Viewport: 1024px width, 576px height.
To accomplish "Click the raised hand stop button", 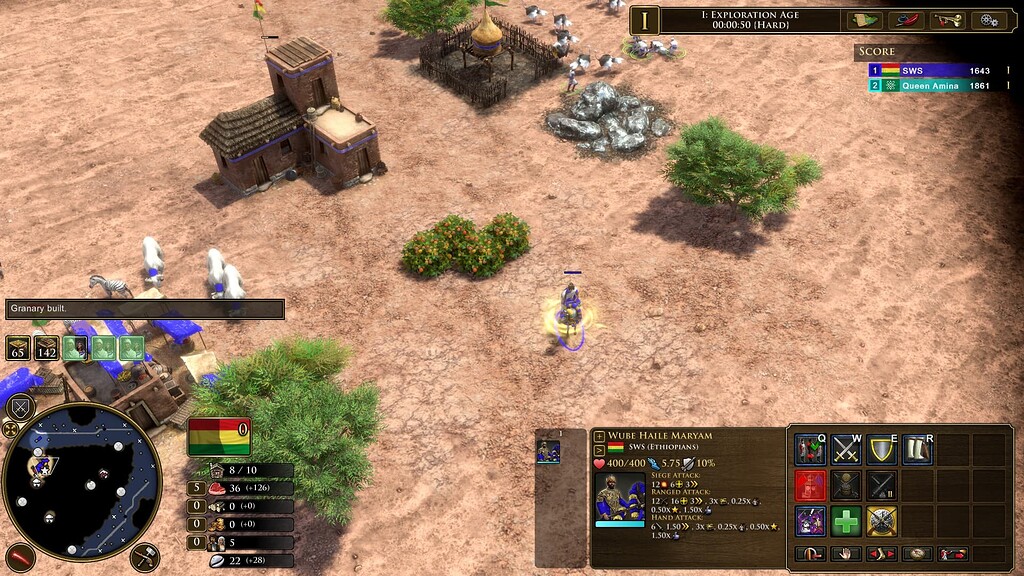I will click(845, 553).
